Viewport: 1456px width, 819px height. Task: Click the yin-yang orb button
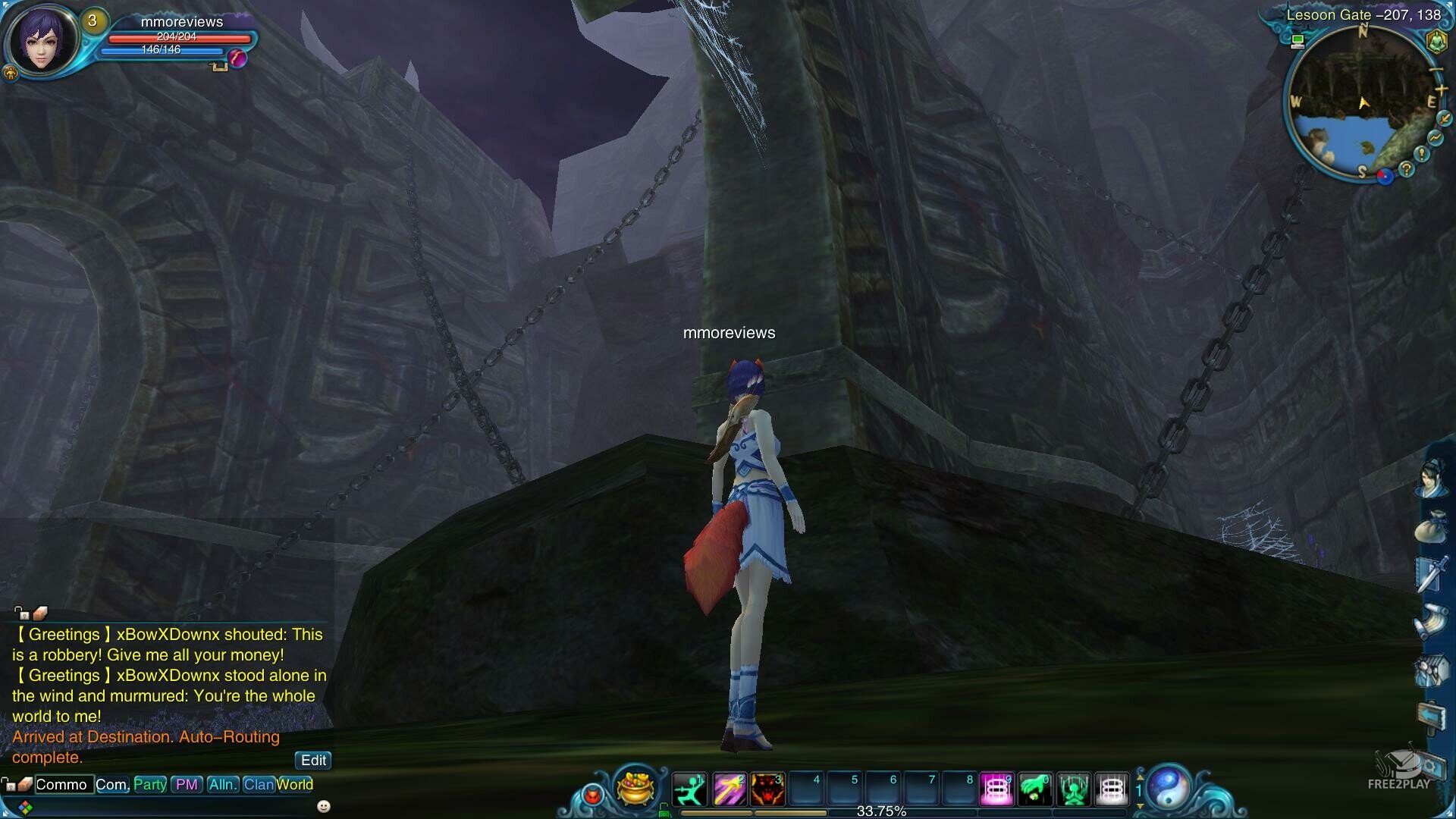1169,787
